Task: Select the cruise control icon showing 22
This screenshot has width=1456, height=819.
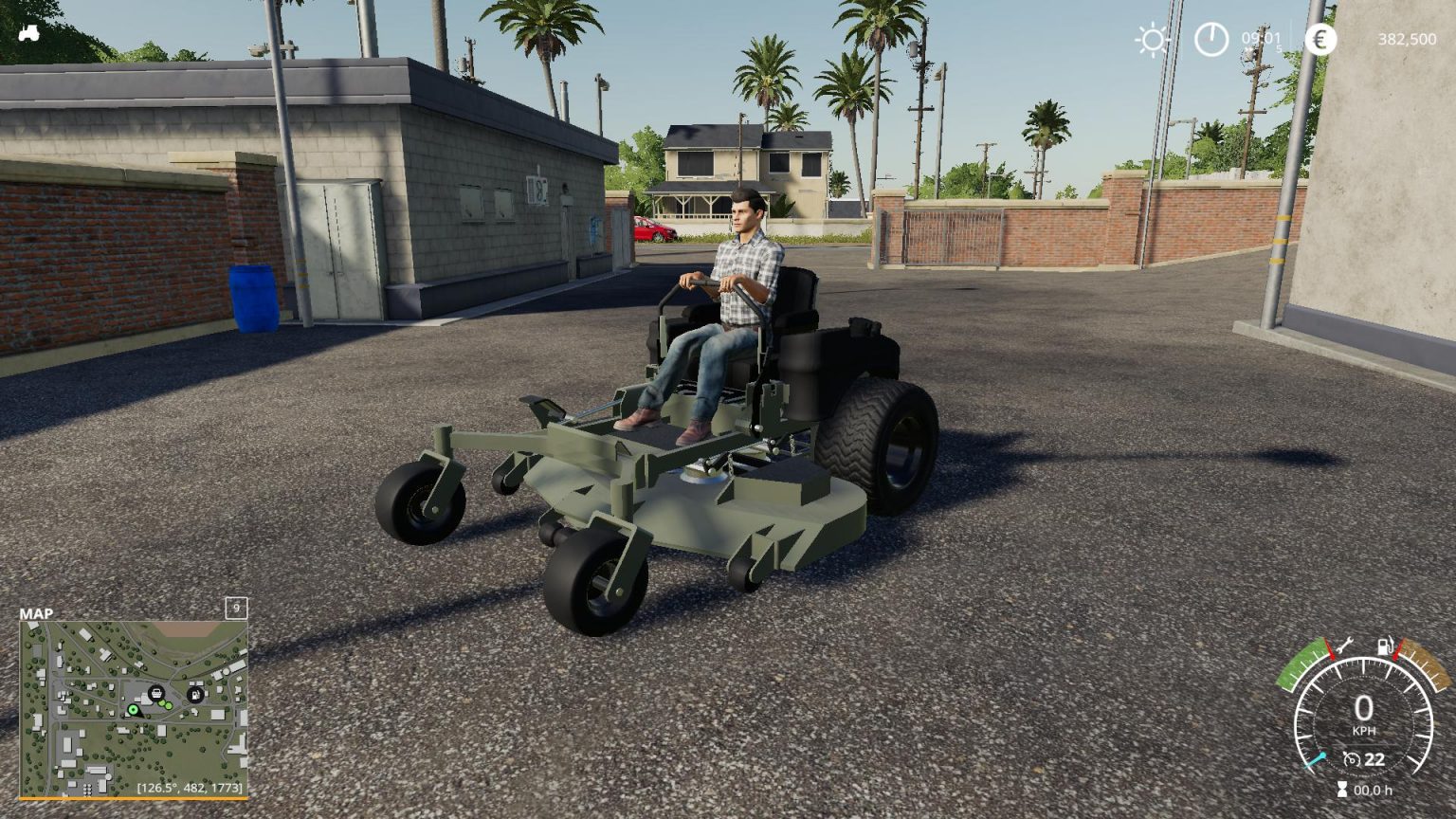Action: click(x=1362, y=757)
